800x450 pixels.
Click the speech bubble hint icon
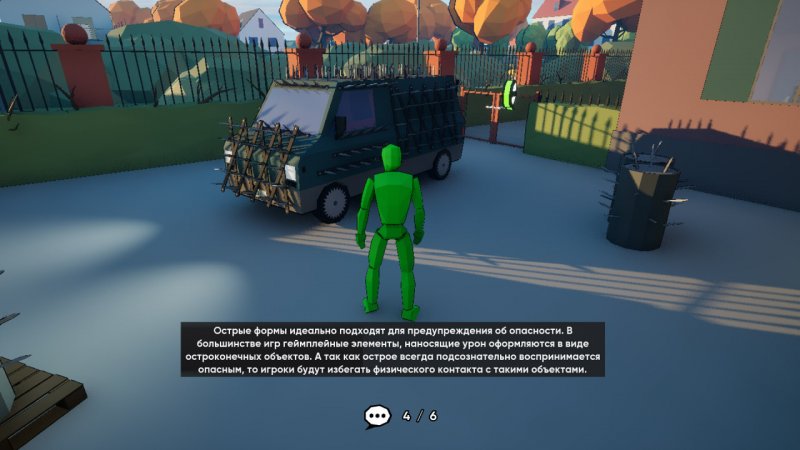coord(377,416)
